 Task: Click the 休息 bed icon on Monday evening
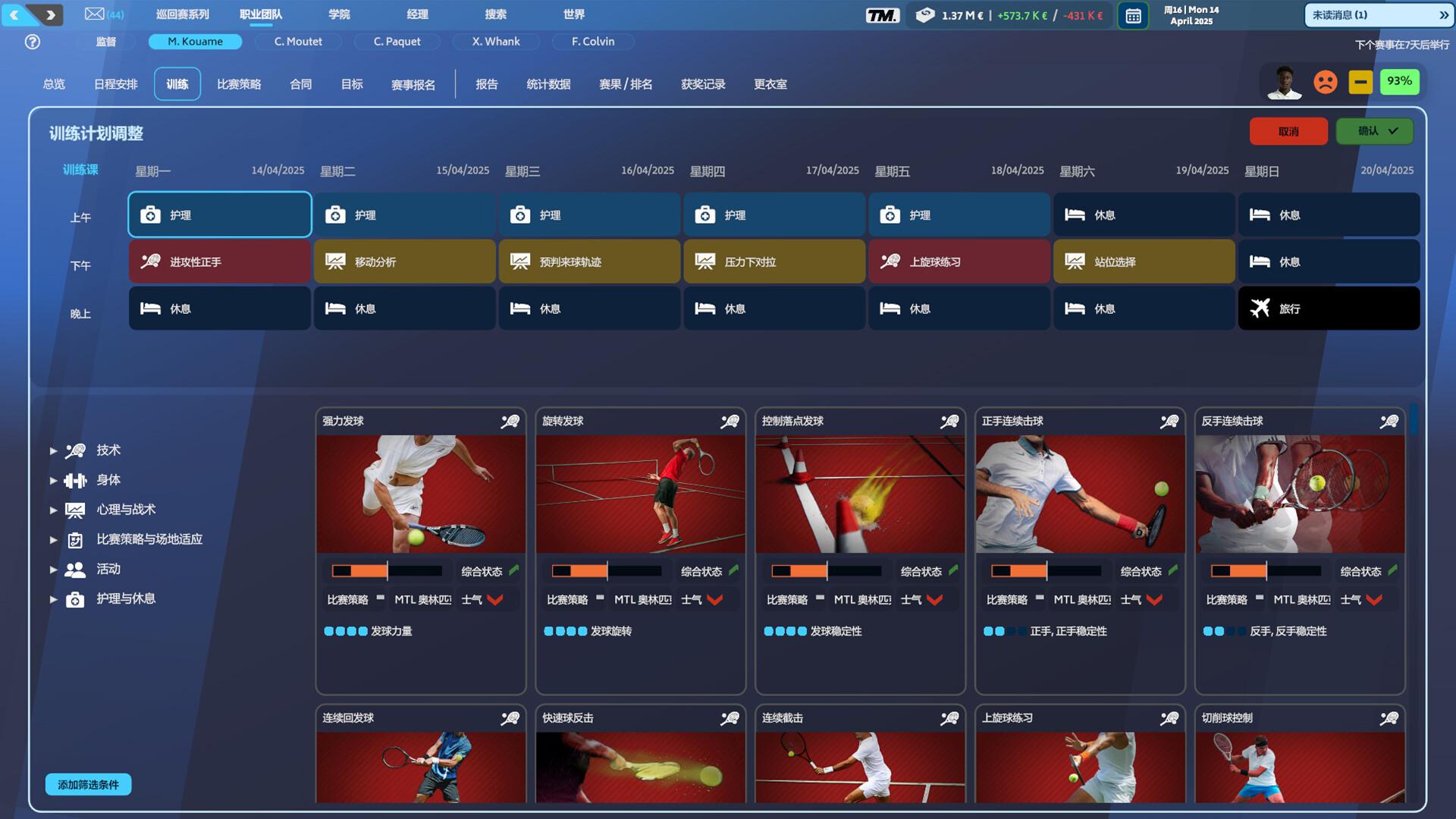click(x=152, y=309)
